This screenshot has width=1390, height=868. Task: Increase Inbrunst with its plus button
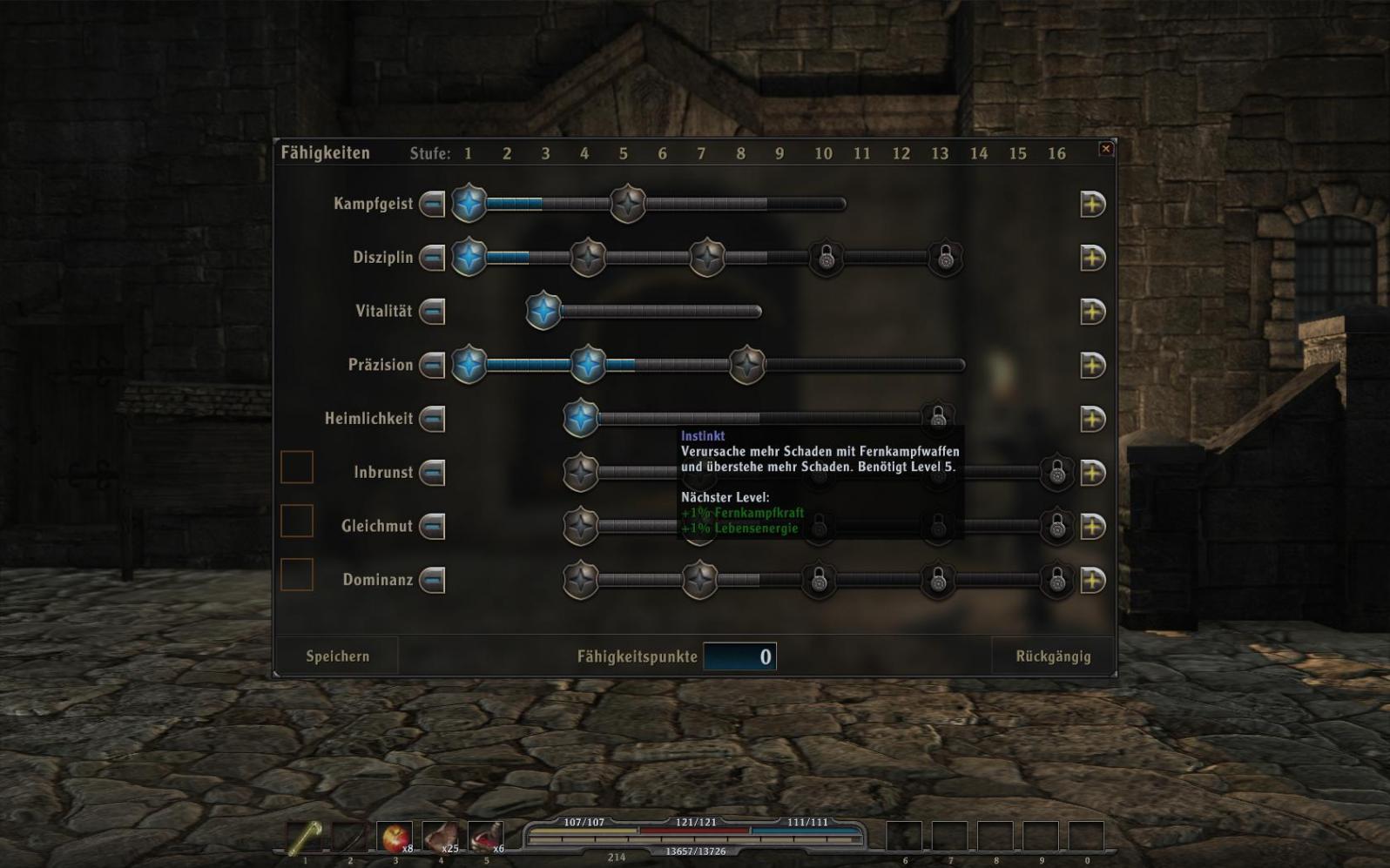click(1092, 474)
